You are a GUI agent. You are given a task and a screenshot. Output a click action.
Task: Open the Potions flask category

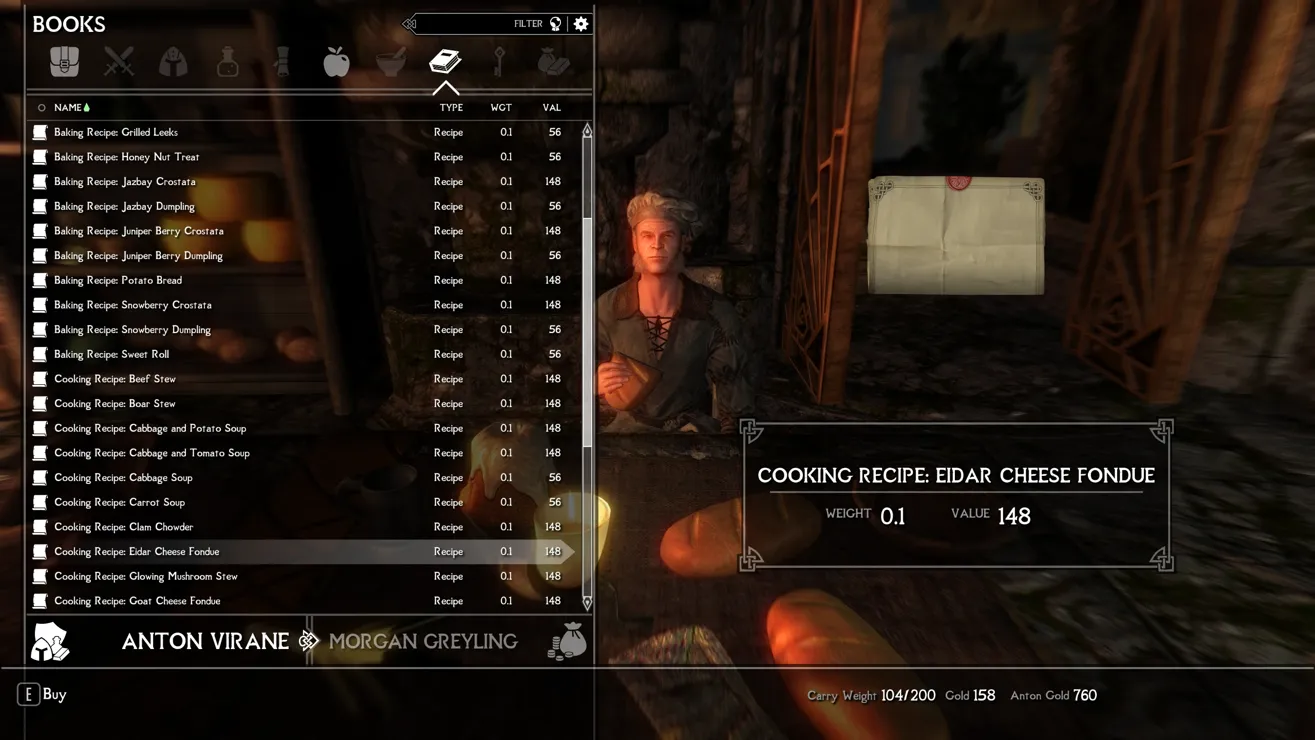pyautogui.click(x=228, y=62)
